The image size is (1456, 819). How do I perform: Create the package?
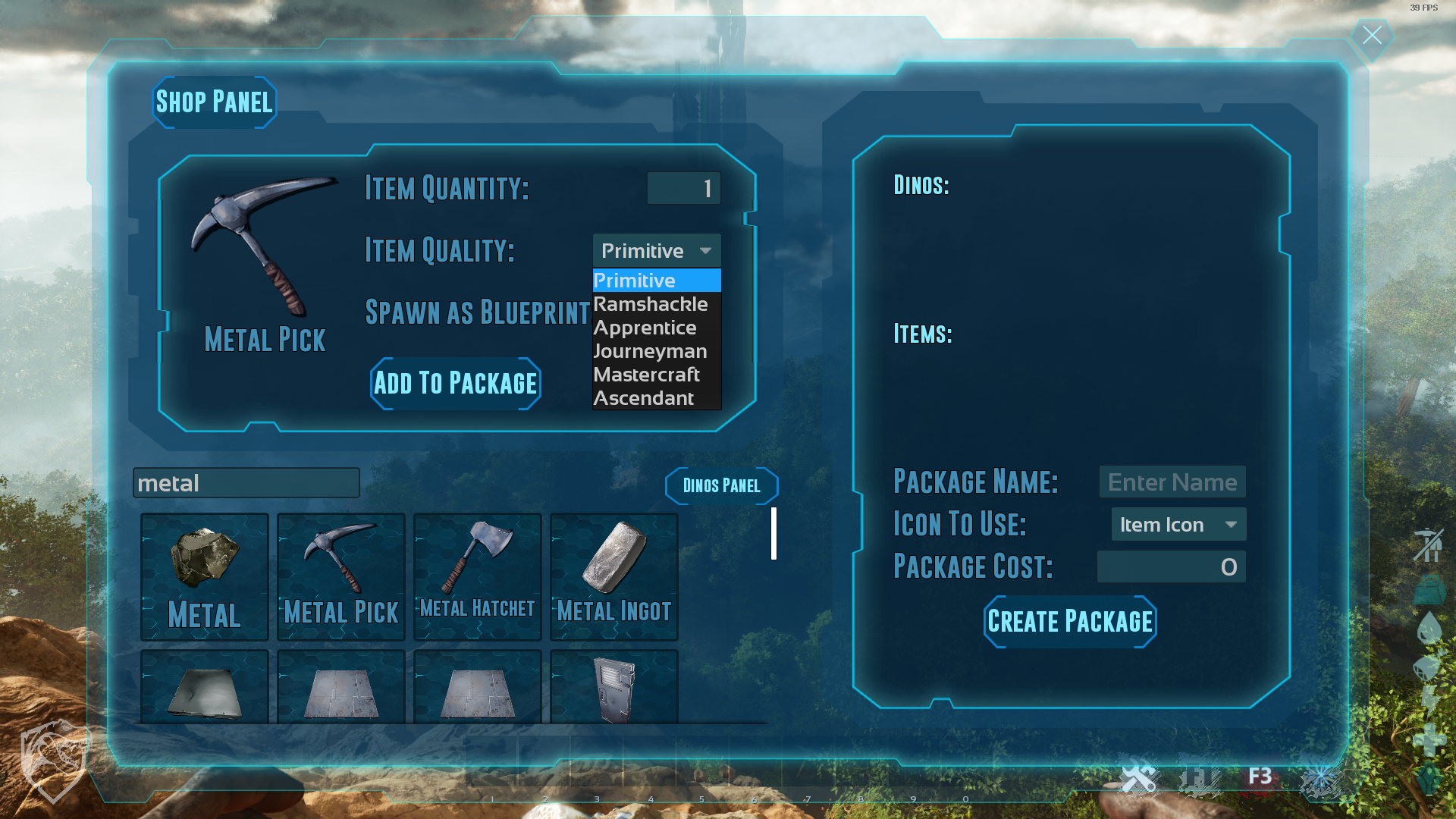[1070, 622]
